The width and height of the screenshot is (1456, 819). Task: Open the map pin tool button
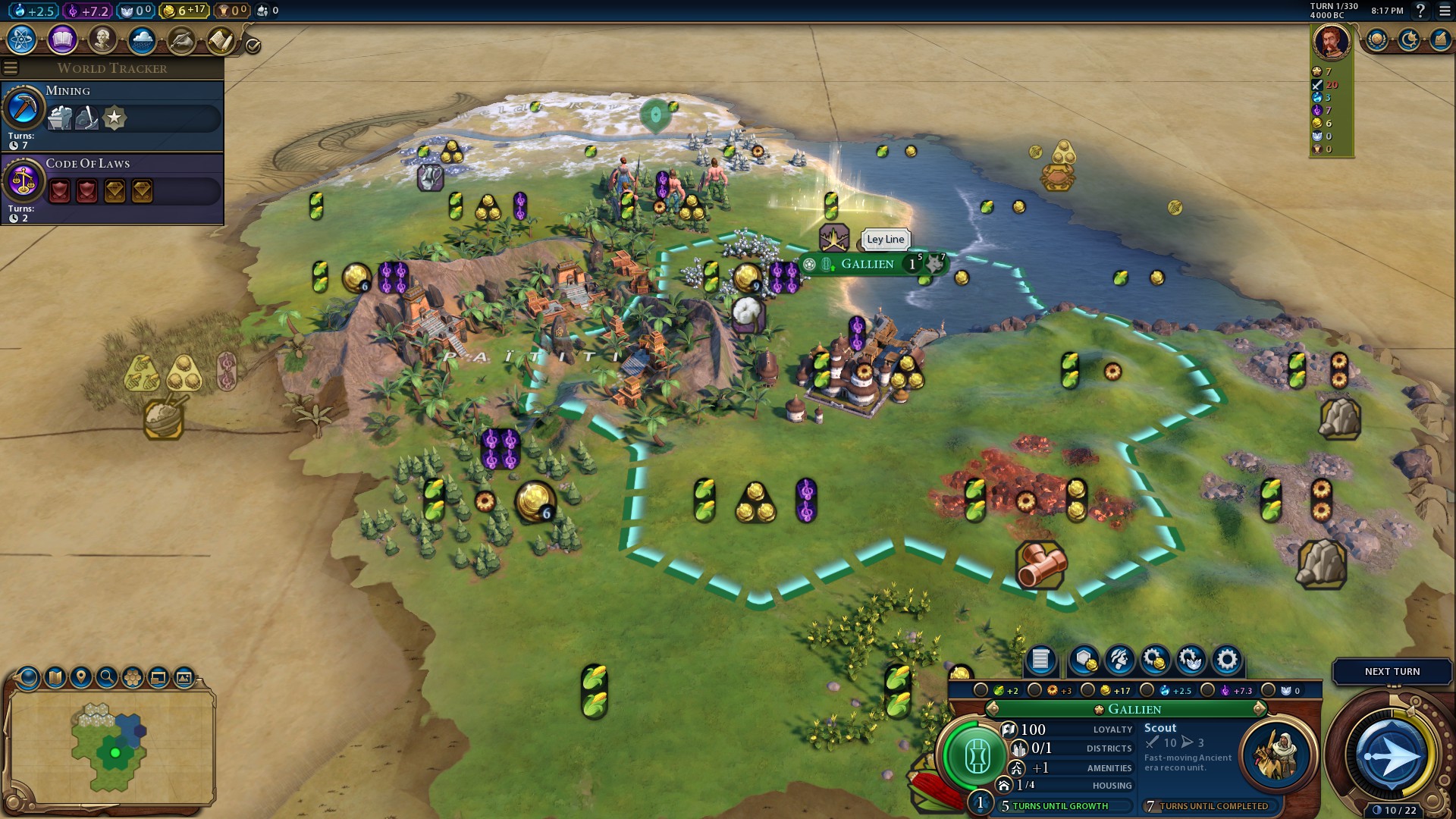click(81, 677)
